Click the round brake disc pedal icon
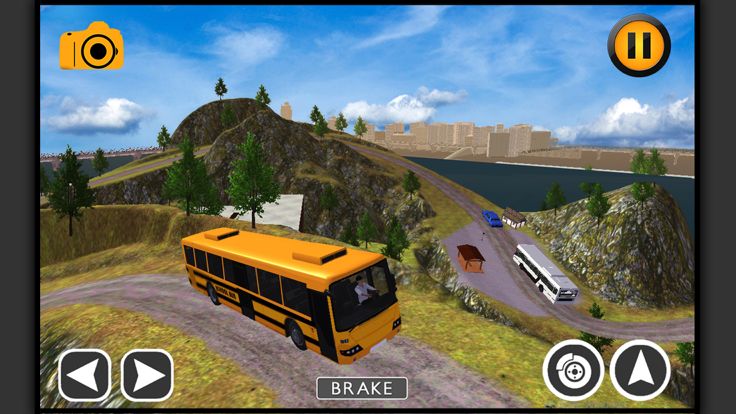This screenshot has width=736, height=414. tap(573, 370)
